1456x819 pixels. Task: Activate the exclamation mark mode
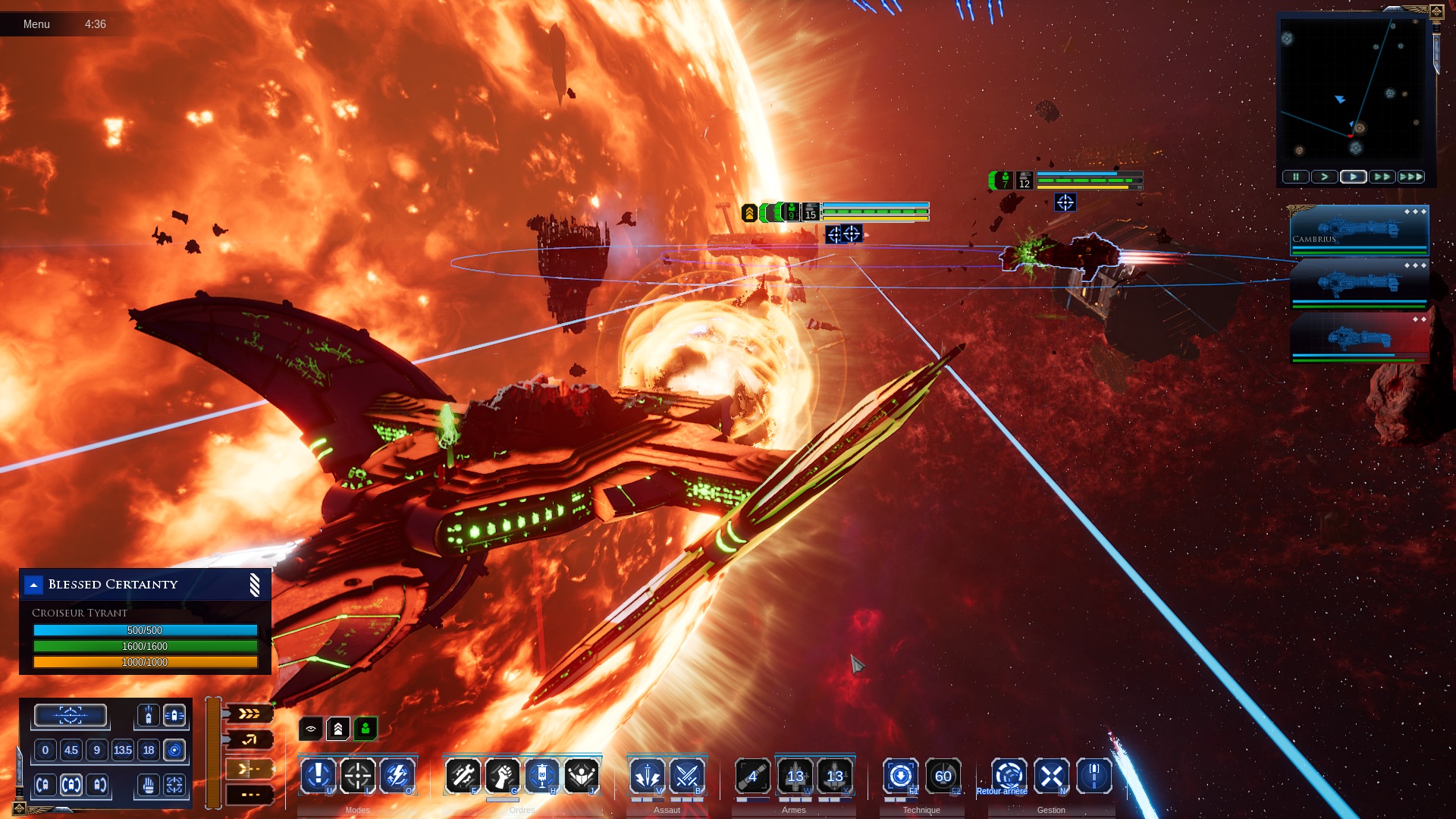(318, 775)
